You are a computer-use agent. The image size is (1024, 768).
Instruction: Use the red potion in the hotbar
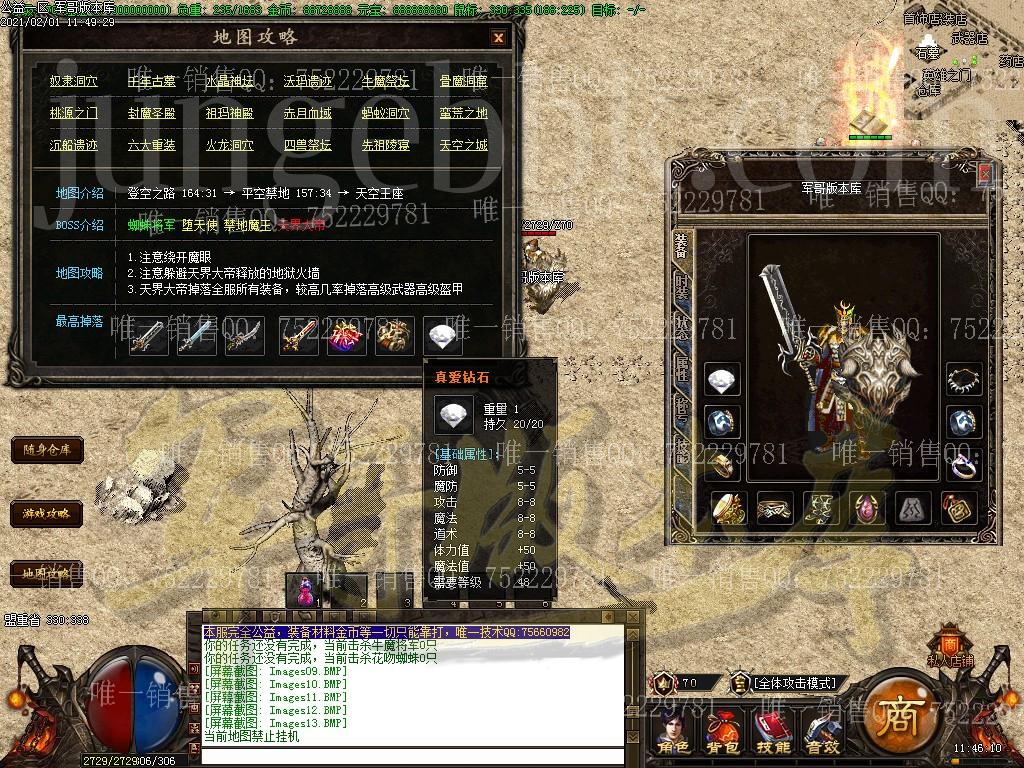point(302,588)
